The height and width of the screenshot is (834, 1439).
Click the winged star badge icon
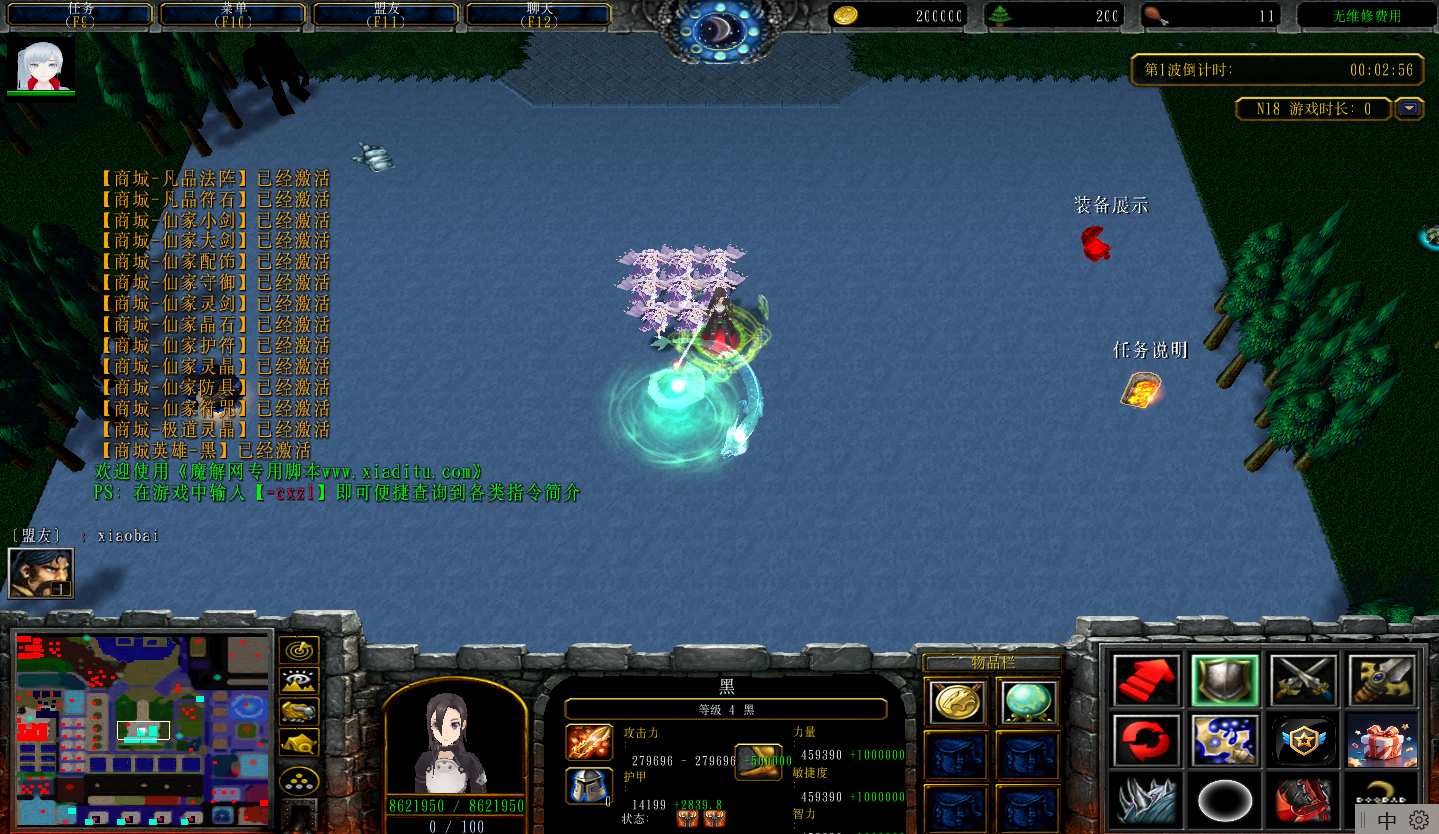pos(1303,740)
